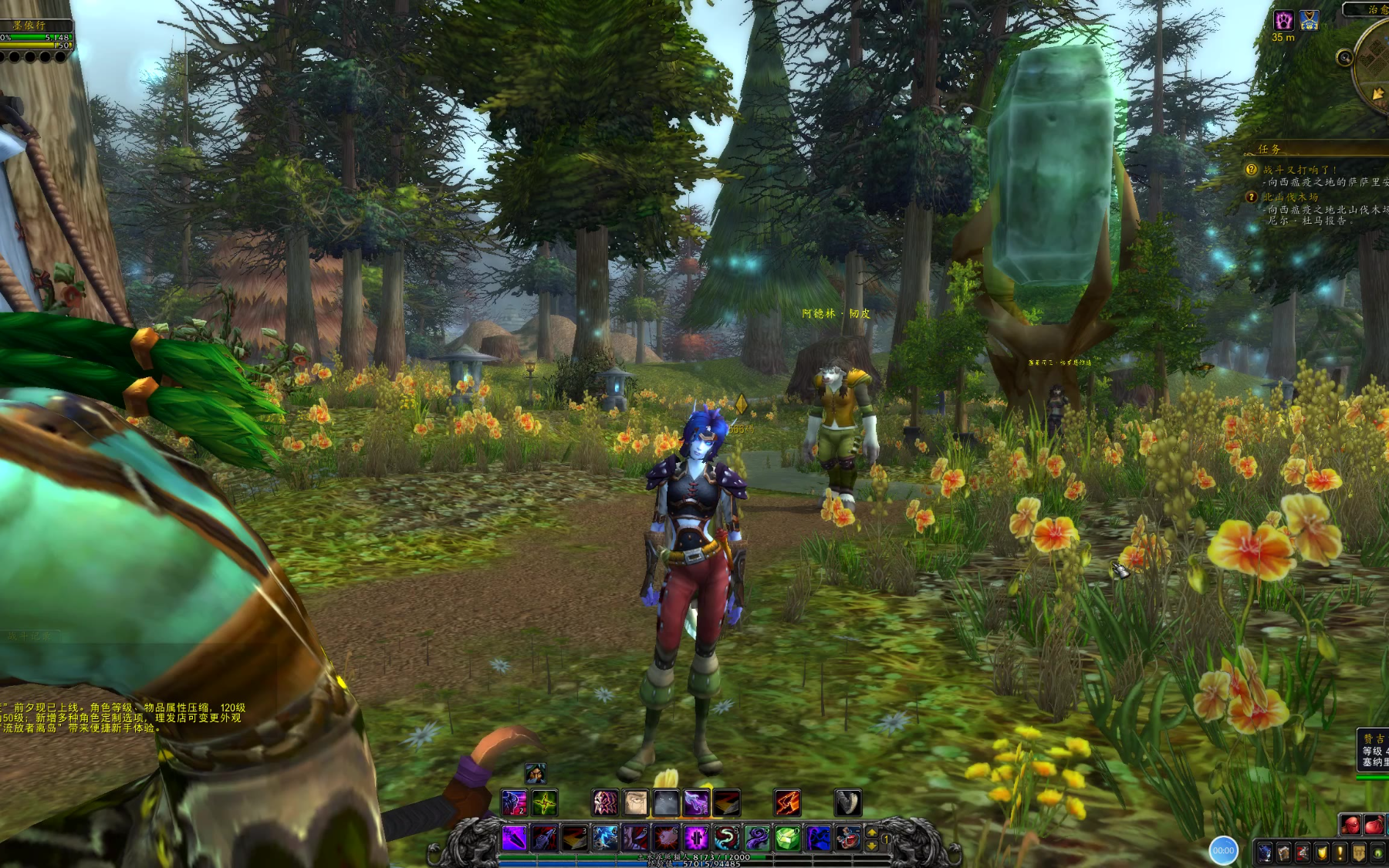Screen dimensions: 1389x868
Task: Open the yellow shield achievements button
Action: point(1321,853)
